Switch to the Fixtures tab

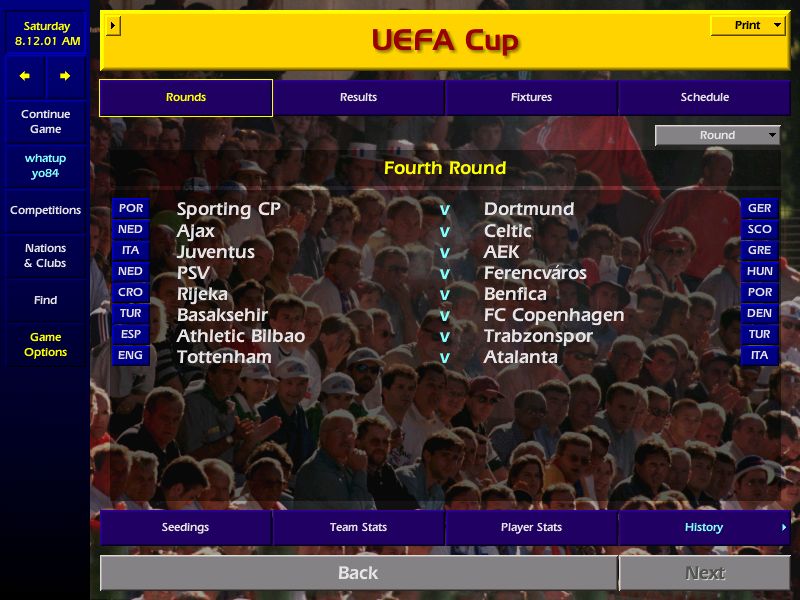[x=531, y=97]
